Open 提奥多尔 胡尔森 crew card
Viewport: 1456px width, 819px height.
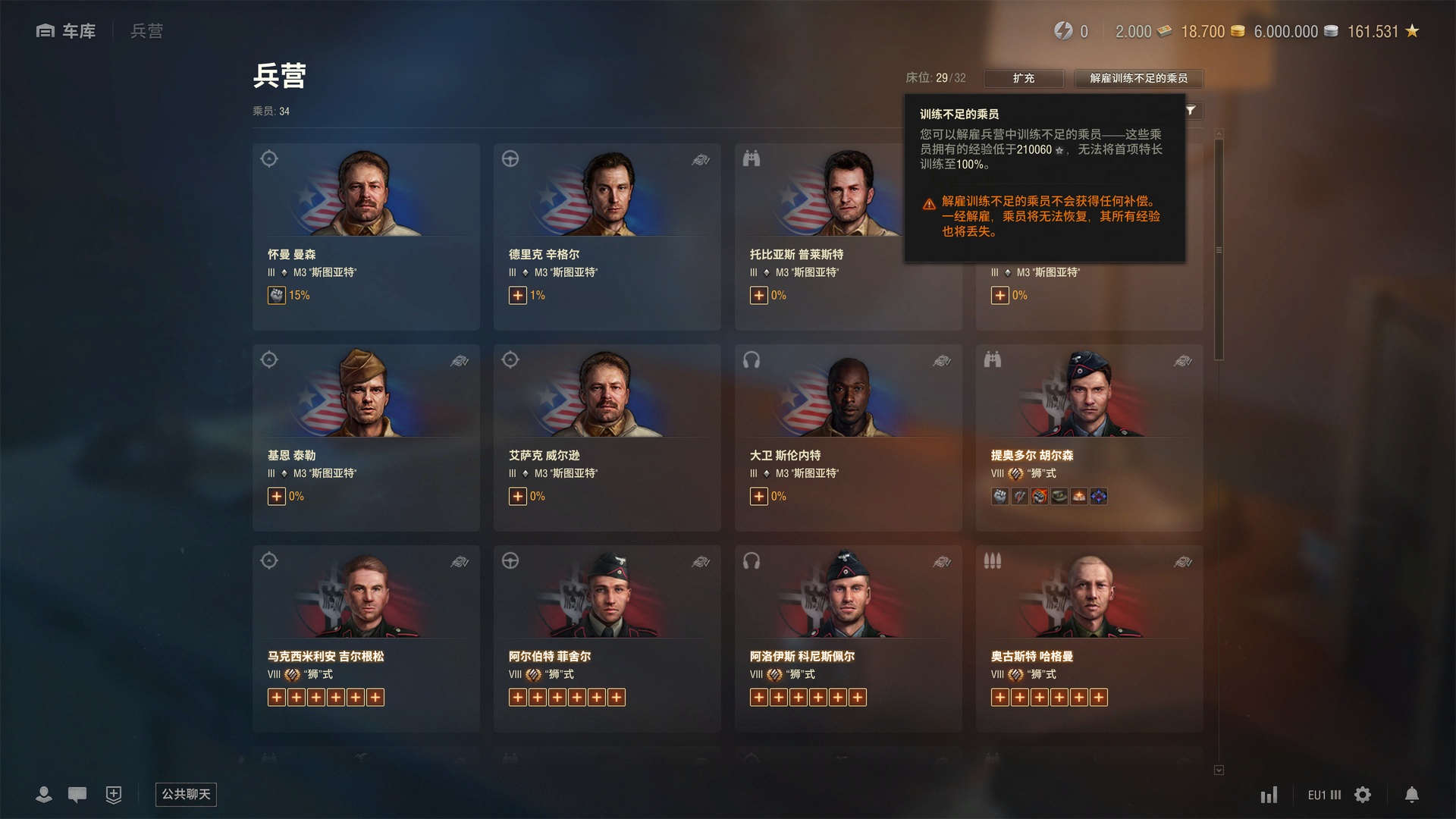click(x=1089, y=437)
